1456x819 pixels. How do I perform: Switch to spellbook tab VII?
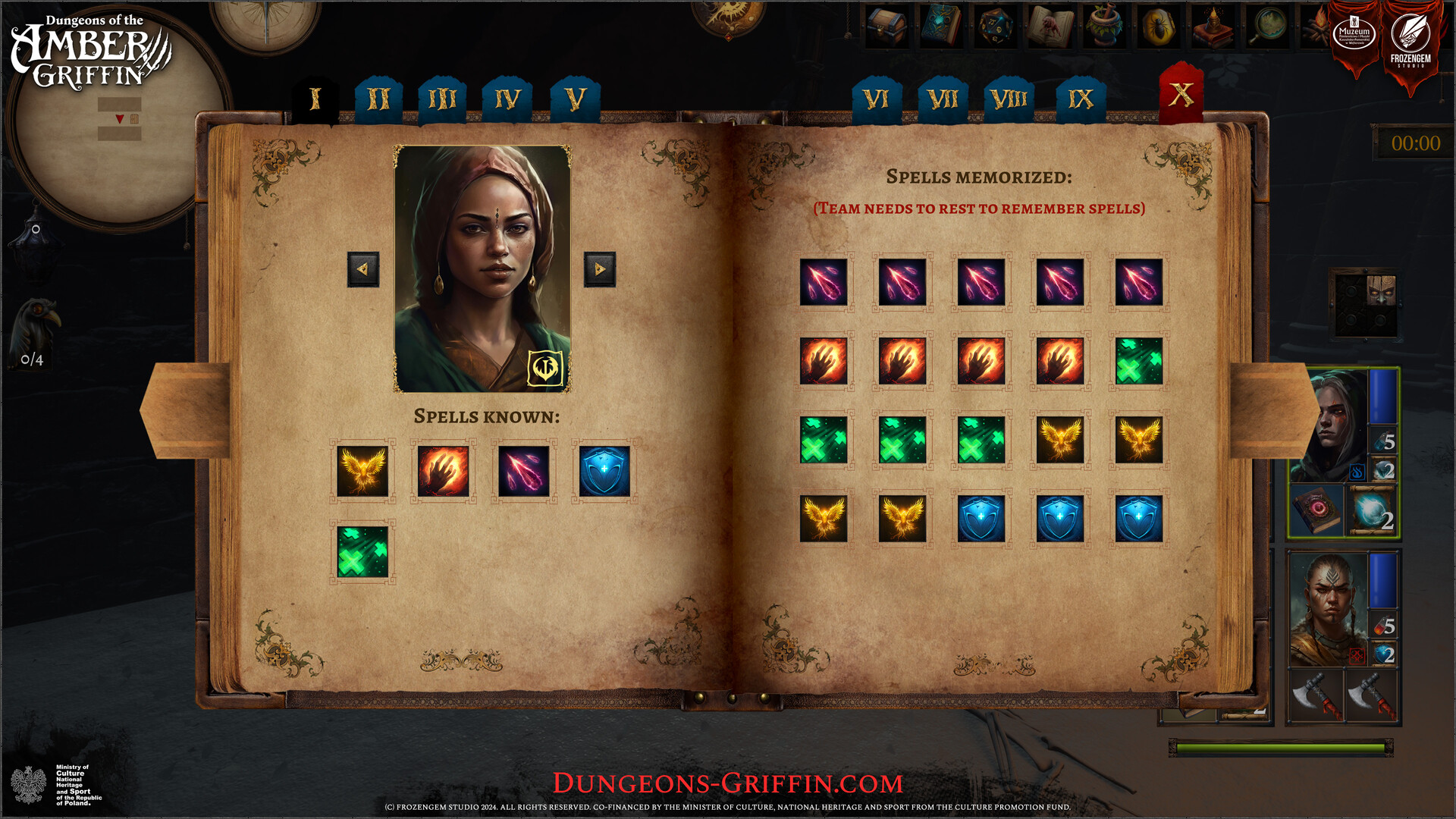point(943,97)
